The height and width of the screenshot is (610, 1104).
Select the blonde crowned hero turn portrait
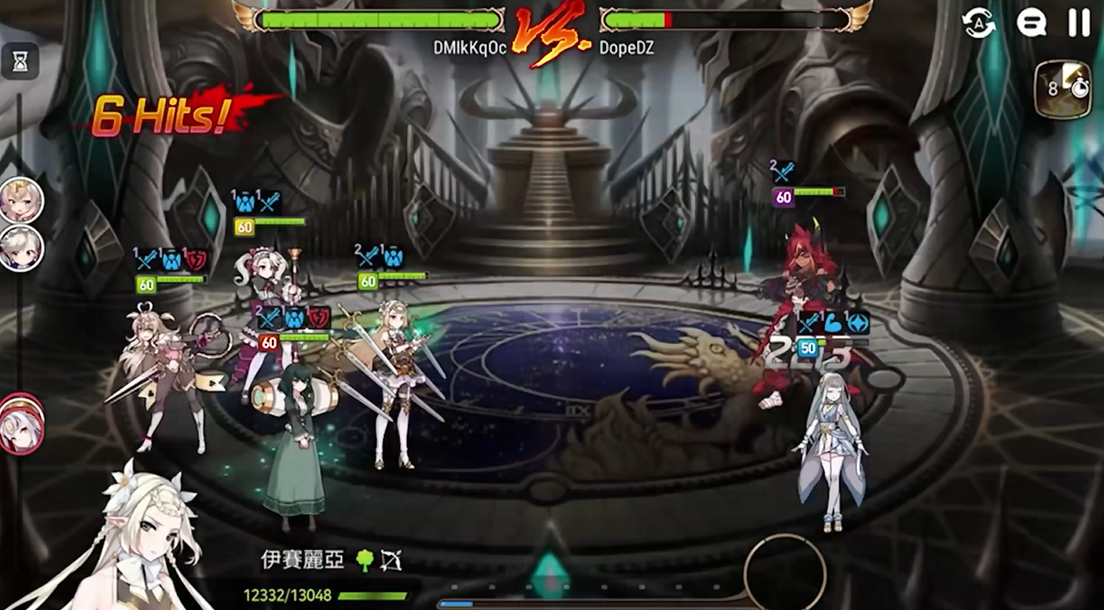20,200
